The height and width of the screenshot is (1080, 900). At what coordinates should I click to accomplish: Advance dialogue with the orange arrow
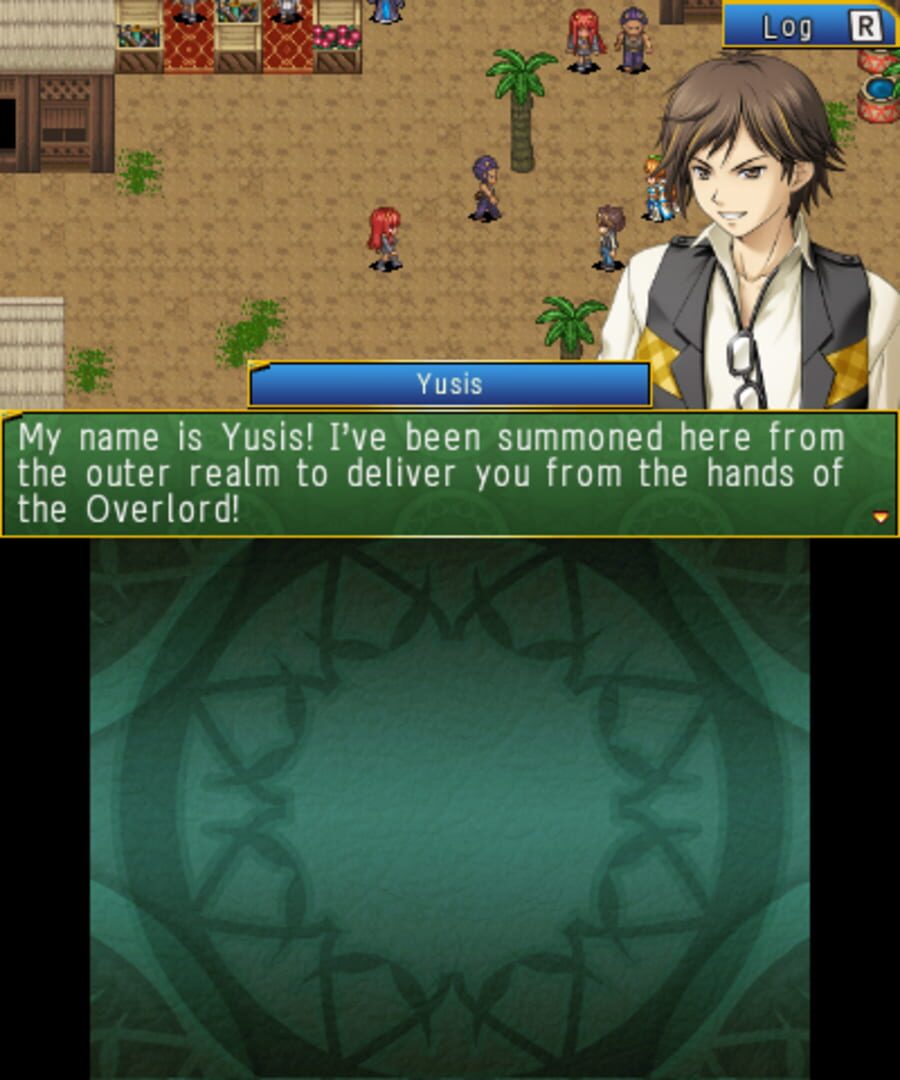coord(881,517)
